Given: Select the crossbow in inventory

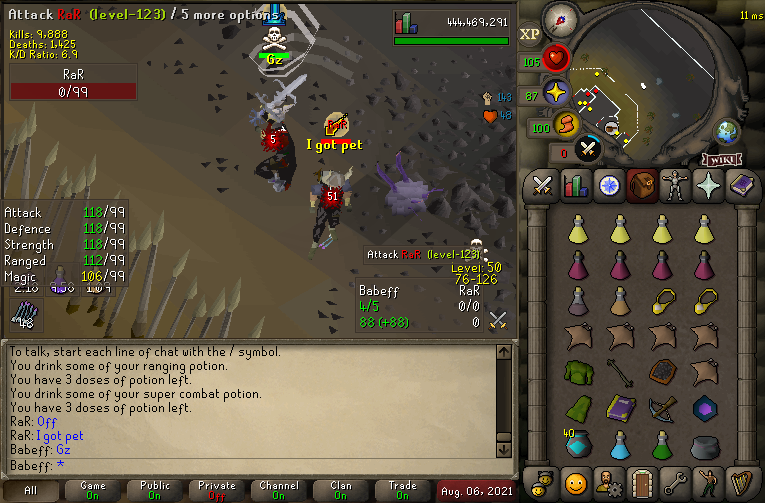Looking at the screenshot, I should 664,408.
